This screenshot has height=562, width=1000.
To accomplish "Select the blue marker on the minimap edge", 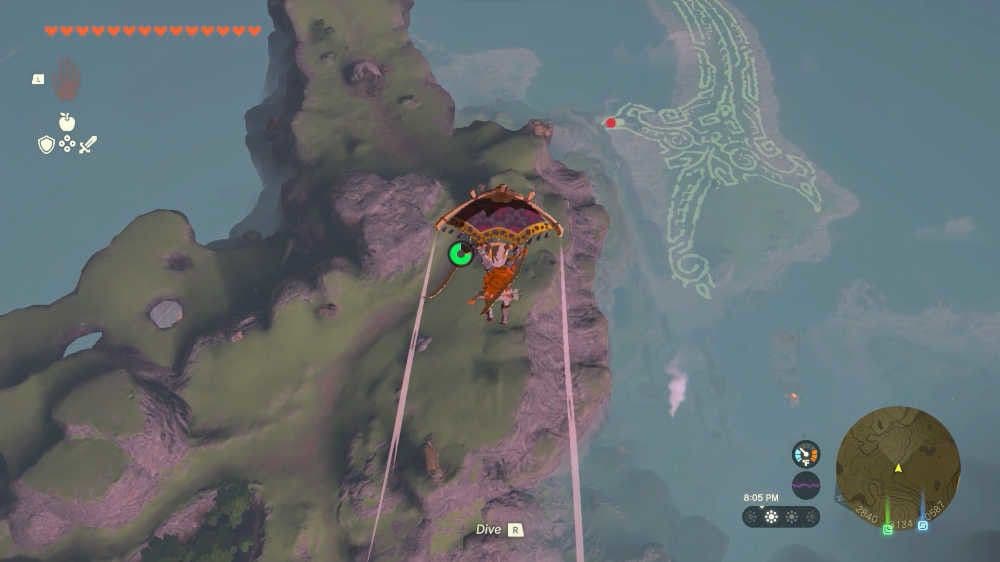I will (x=922, y=525).
